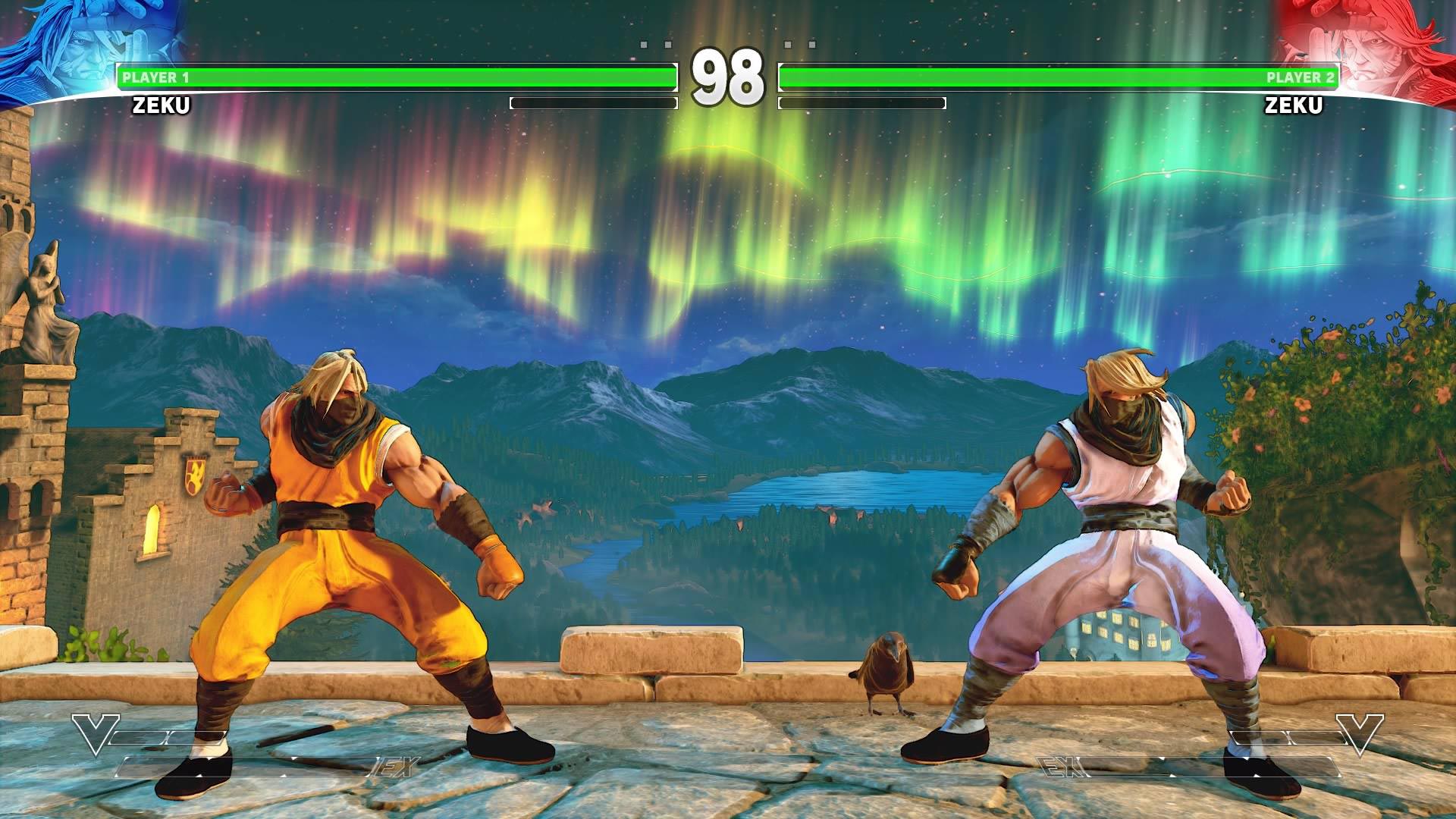The height and width of the screenshot is (819, 1456).
Task: Toggle Player 1's stun bar display
Action: [595, 102]
